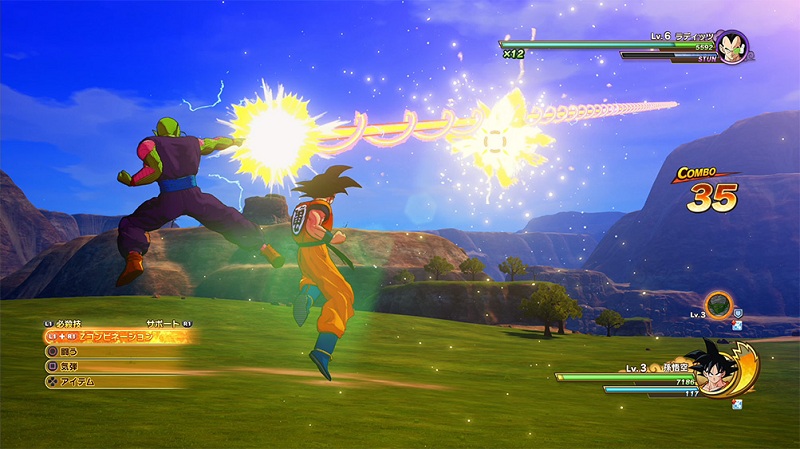Switch to the 必殺技 special moves palette
This screenshot has height=449, width=800.
[70, 324]
